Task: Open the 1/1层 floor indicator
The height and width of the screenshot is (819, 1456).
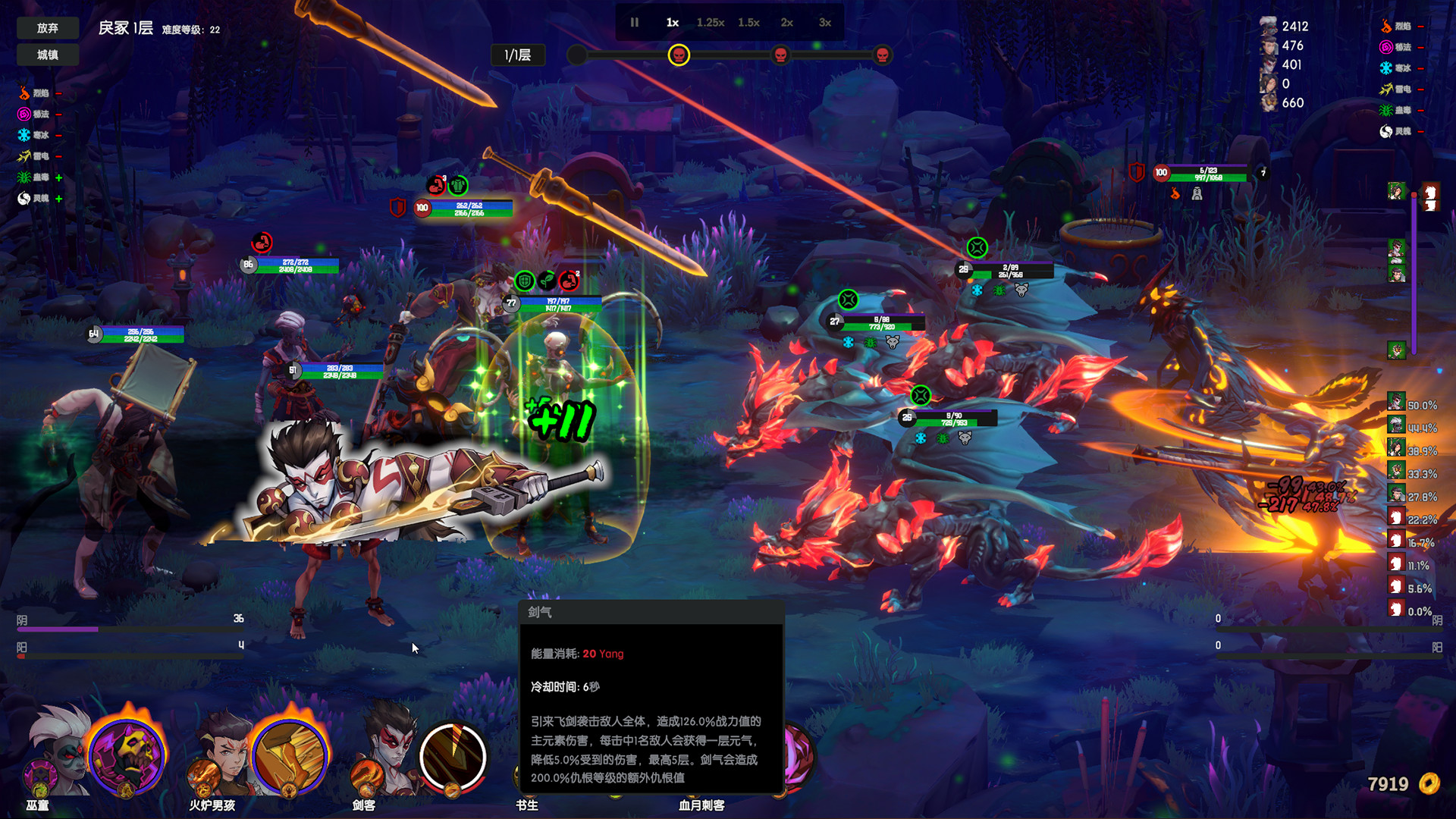Action: [519, 55]
